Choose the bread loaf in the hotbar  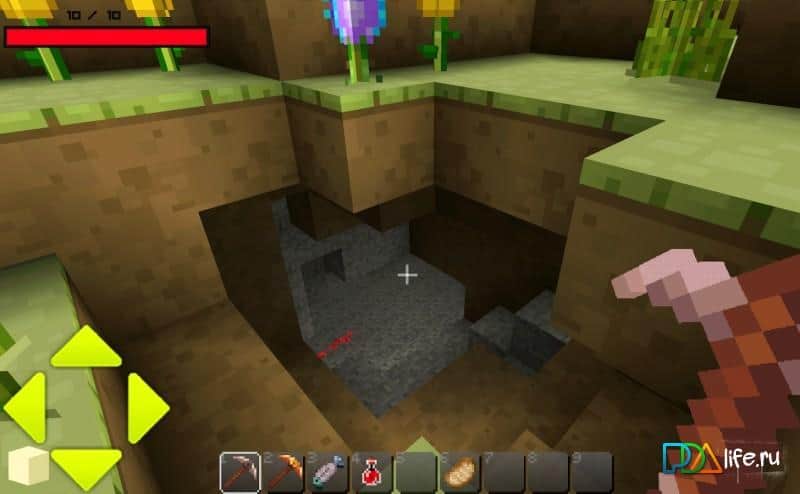pyautogui.click(x=461, y=471)
